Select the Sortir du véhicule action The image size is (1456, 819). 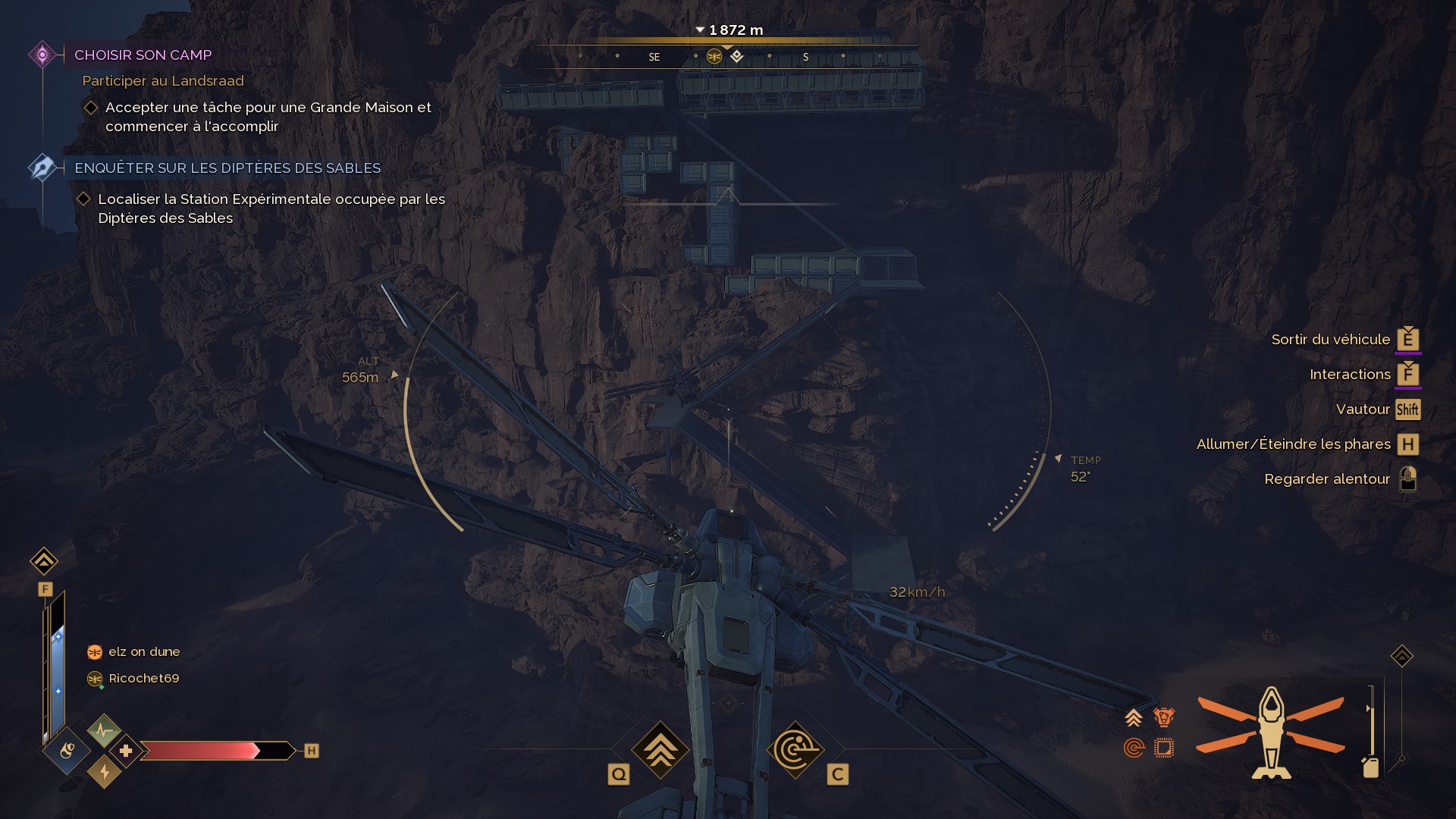[1331, 339]
